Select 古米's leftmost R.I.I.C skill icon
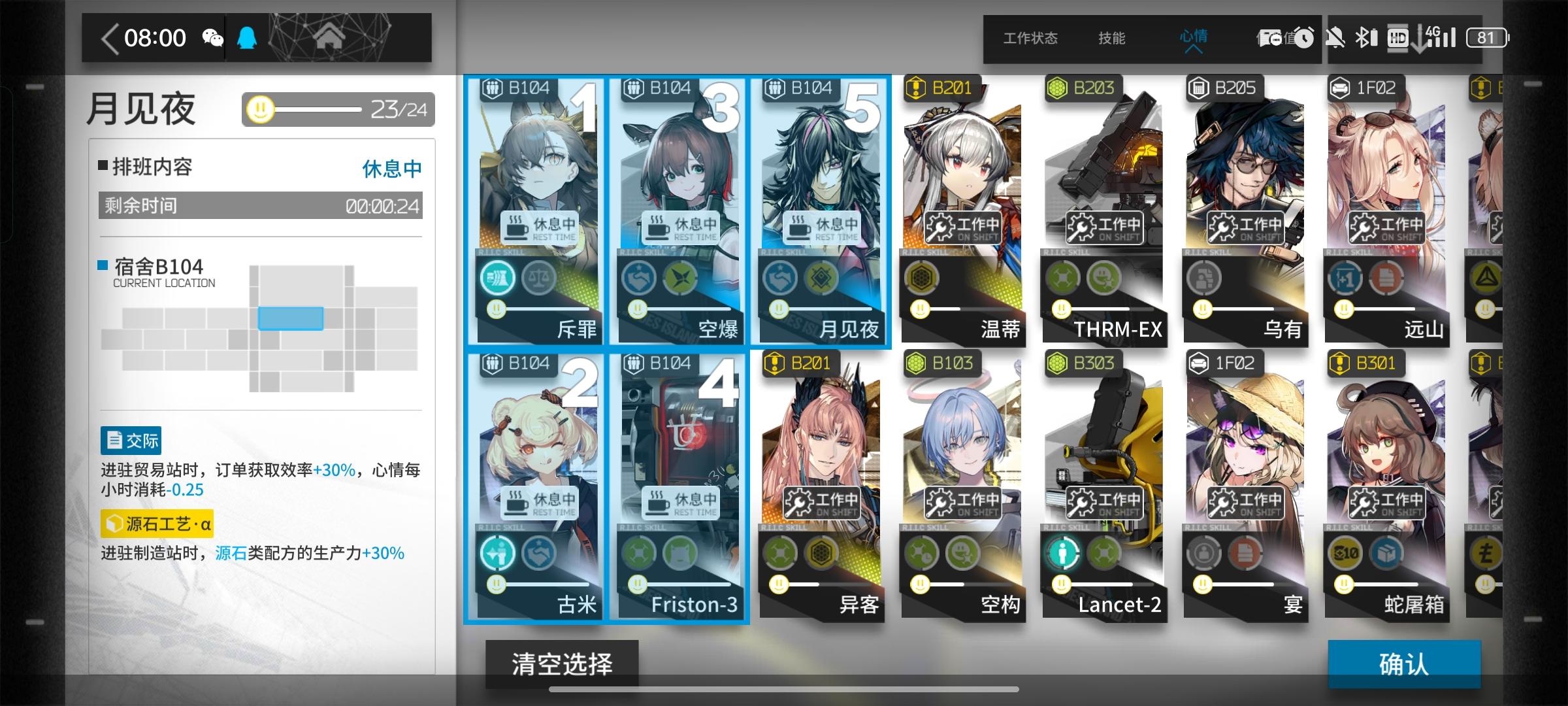The image size is (1568, 706). pos(497,553)
